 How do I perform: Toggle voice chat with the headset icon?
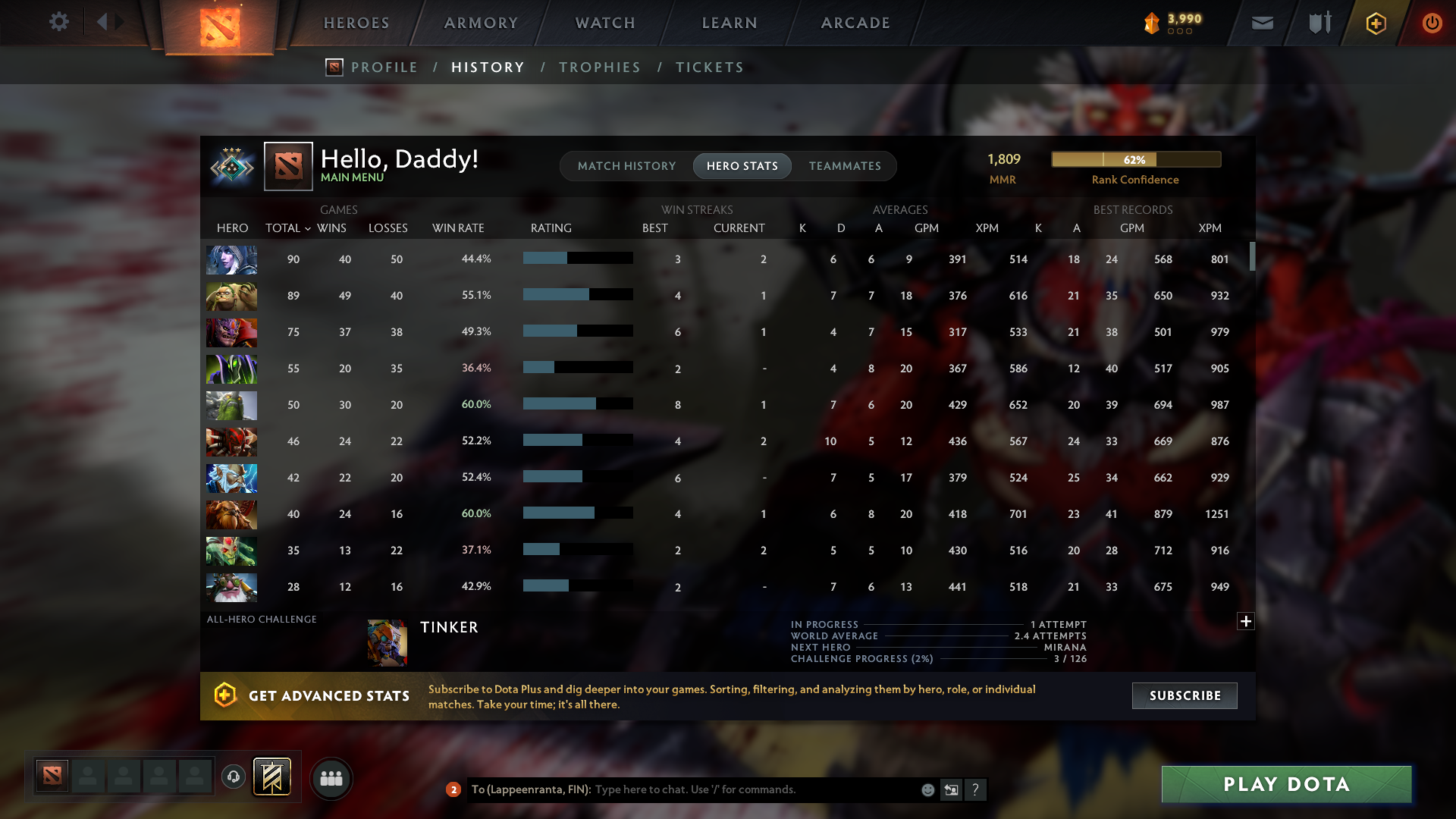232,777
